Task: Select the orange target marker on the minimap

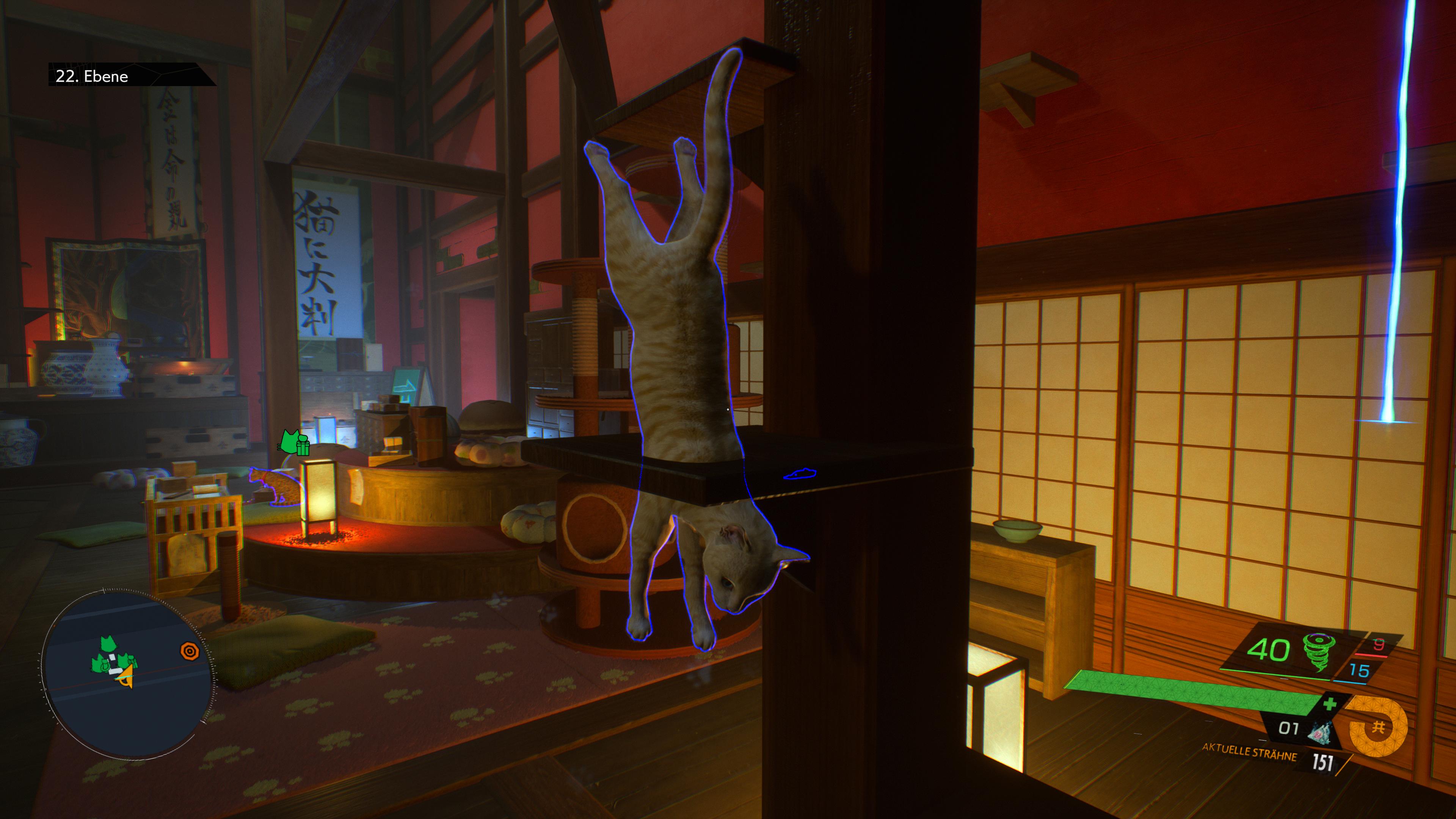Action: 190,651
